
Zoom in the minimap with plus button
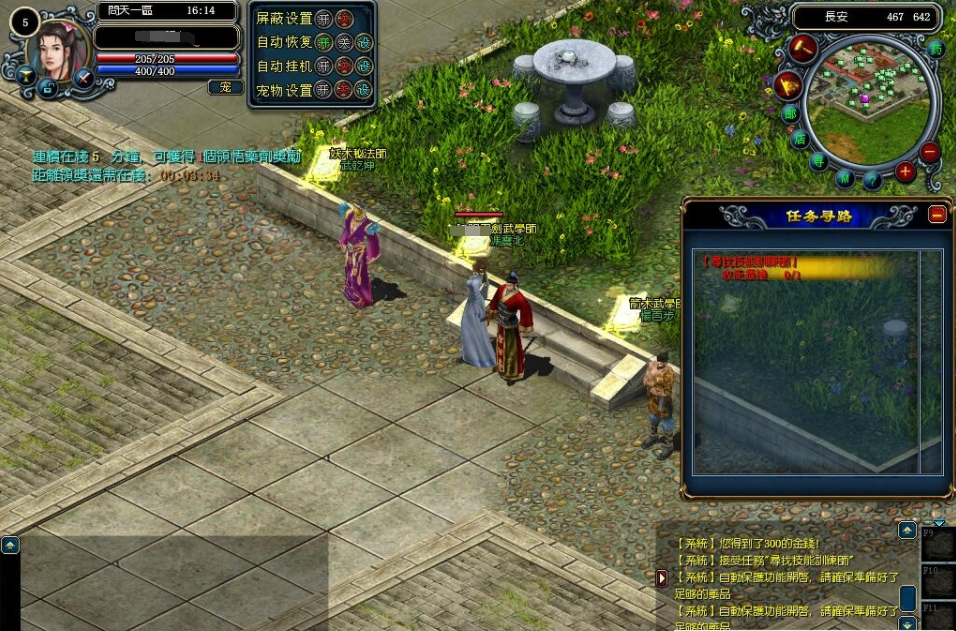click(x=905, y=171)
